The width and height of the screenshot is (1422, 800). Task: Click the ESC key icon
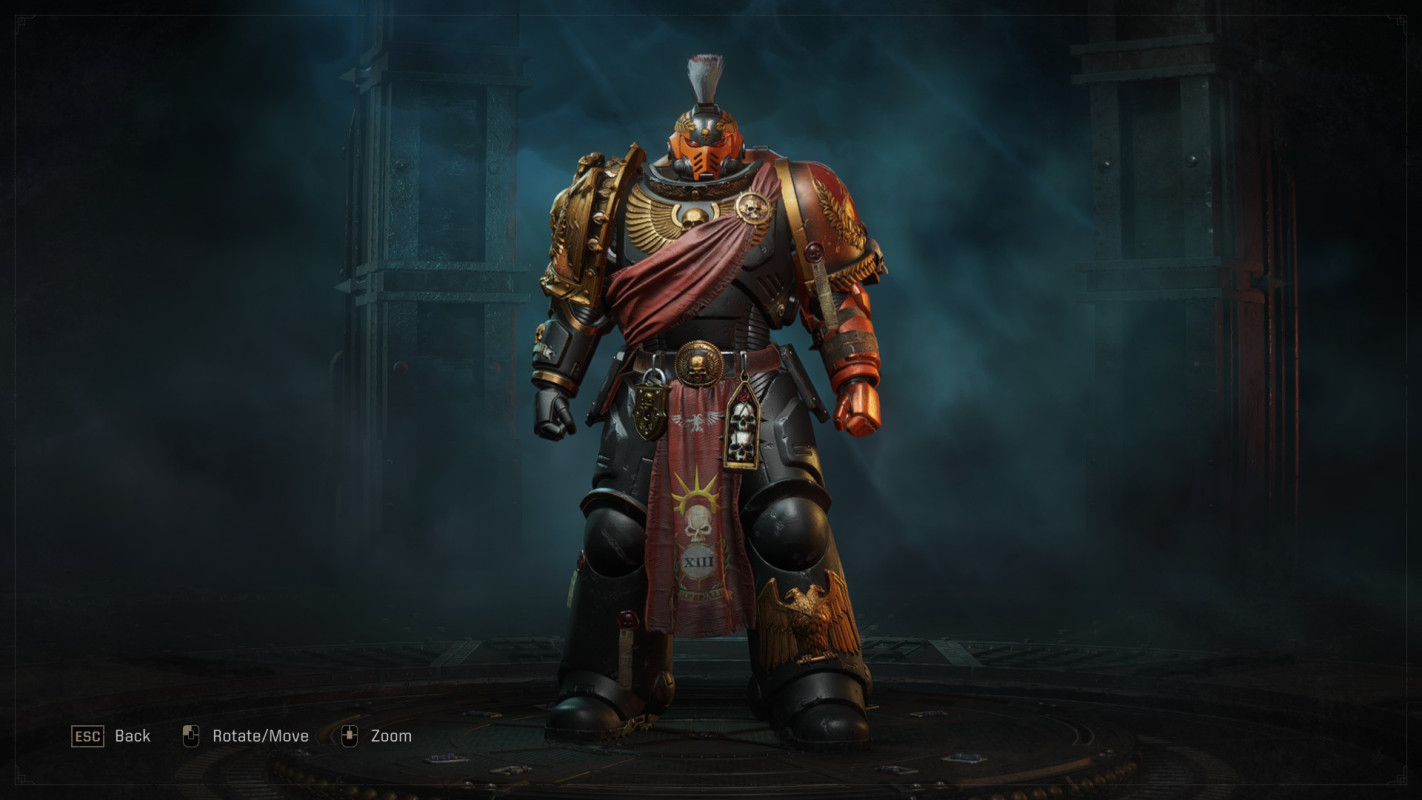pos(89,736)
